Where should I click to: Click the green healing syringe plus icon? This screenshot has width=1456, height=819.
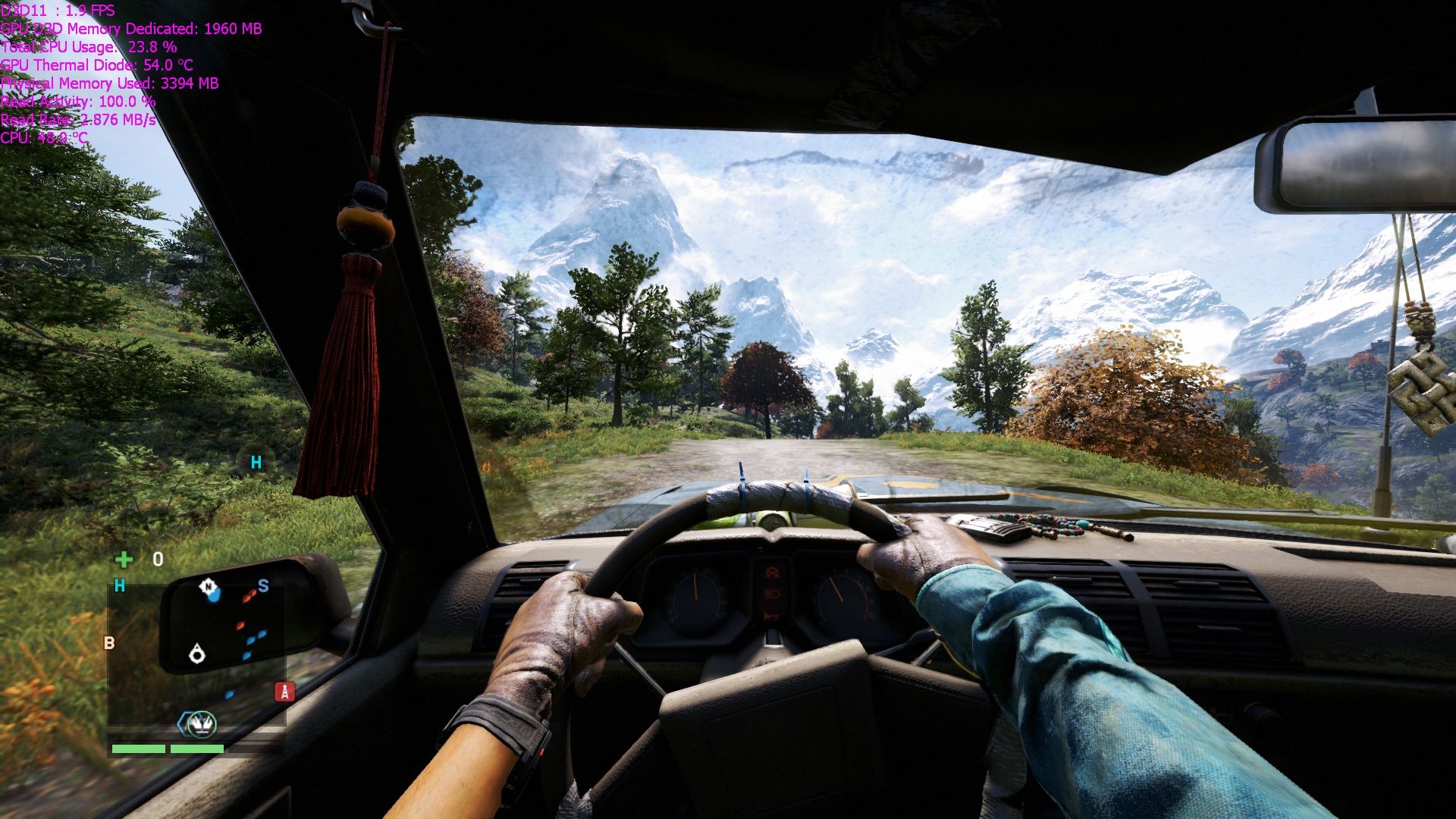[x=124, y=560]
